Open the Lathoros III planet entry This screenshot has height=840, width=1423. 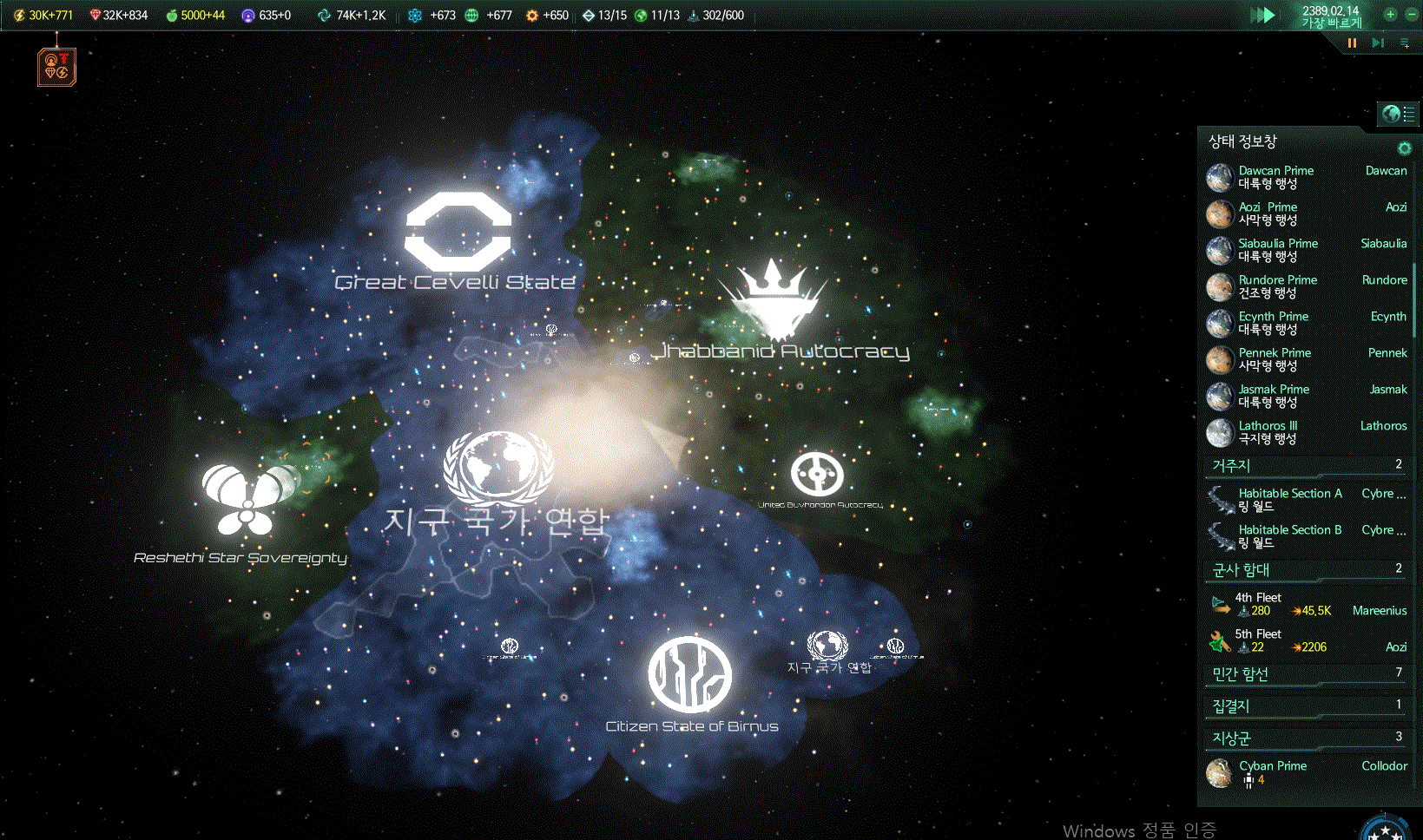coord(1268,432)
